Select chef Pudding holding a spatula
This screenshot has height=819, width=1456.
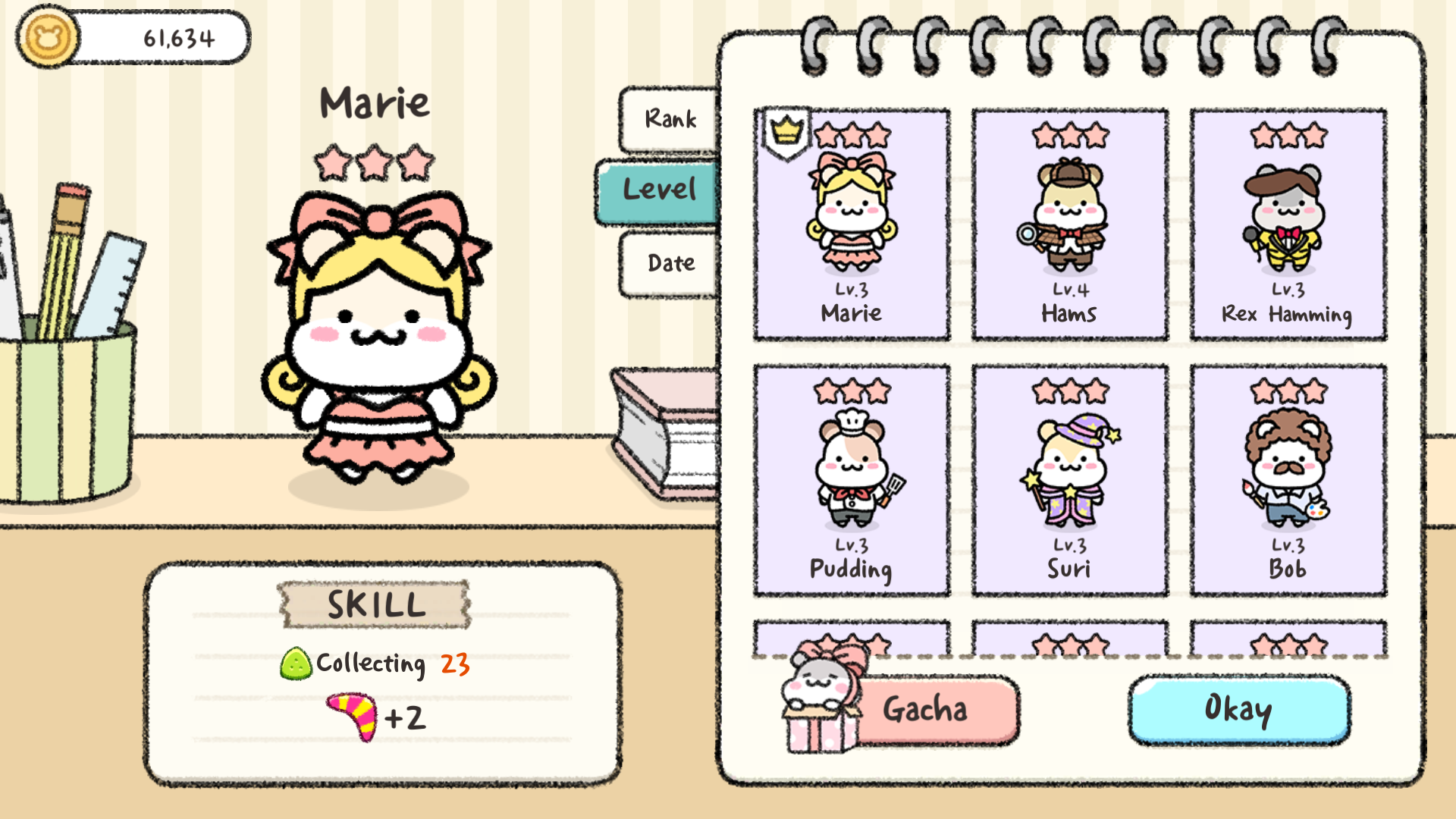point(851,478)
